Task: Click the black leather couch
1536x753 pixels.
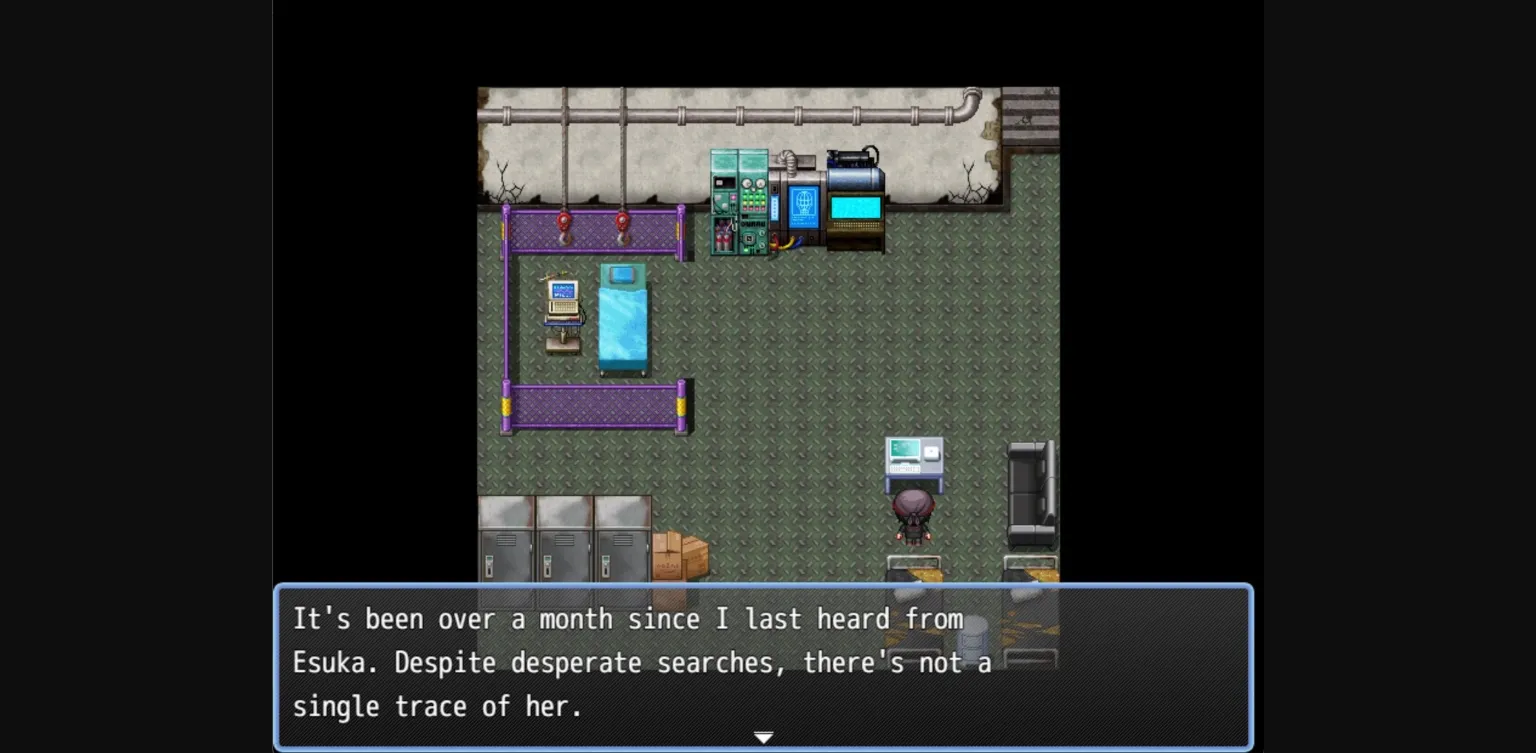Action: 1030,490
